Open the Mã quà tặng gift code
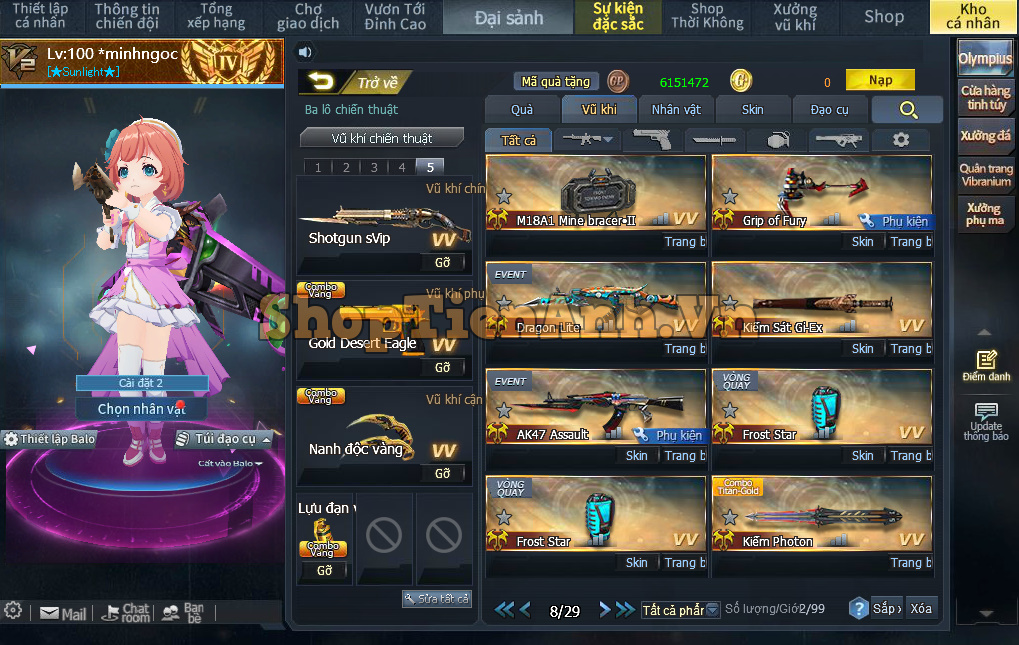Viewport: 1019px width, 645px height. [x=557, y=82]
